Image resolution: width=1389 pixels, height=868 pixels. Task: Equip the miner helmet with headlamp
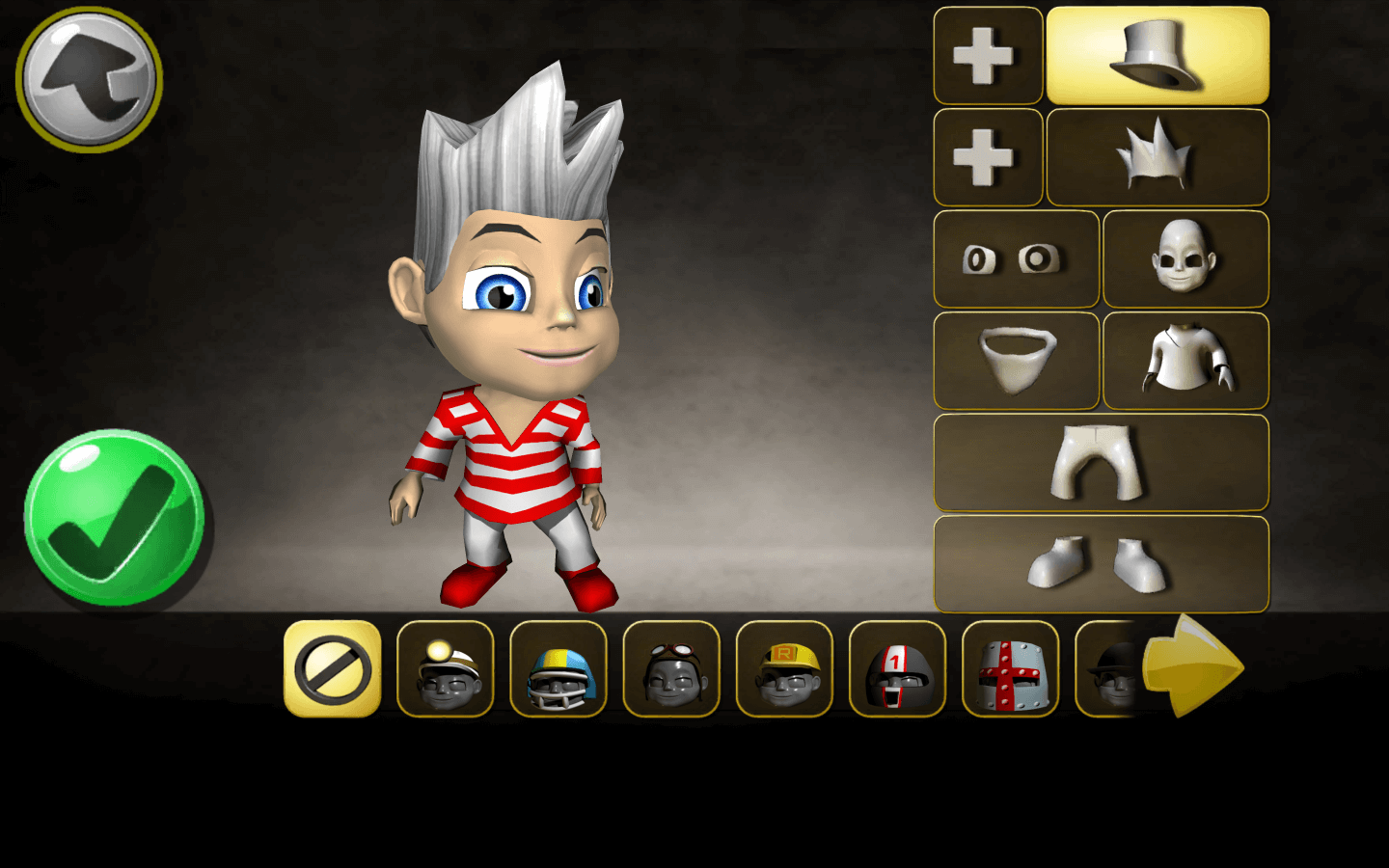point(445,669)
